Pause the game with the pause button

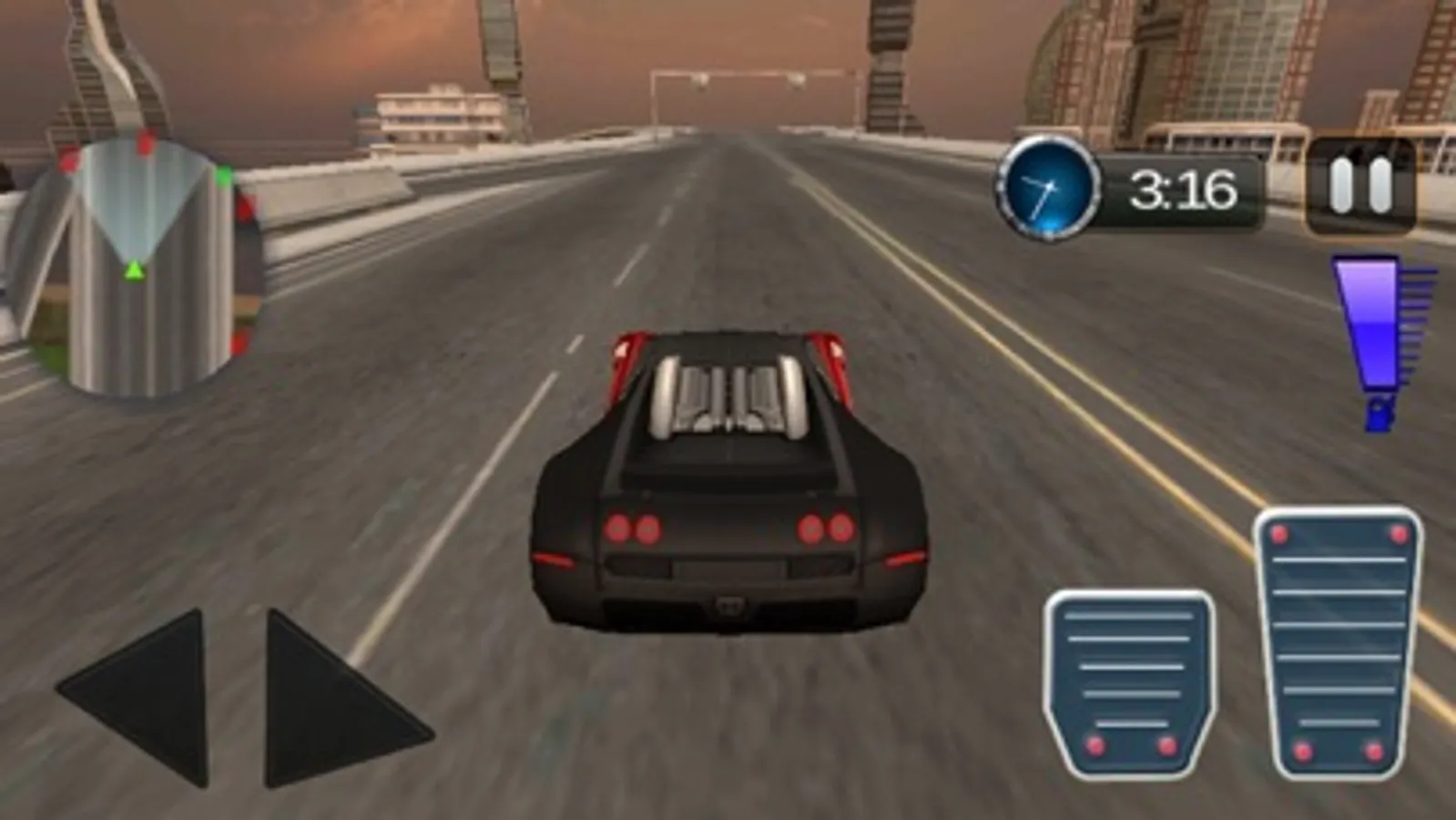pos(1360,187)
